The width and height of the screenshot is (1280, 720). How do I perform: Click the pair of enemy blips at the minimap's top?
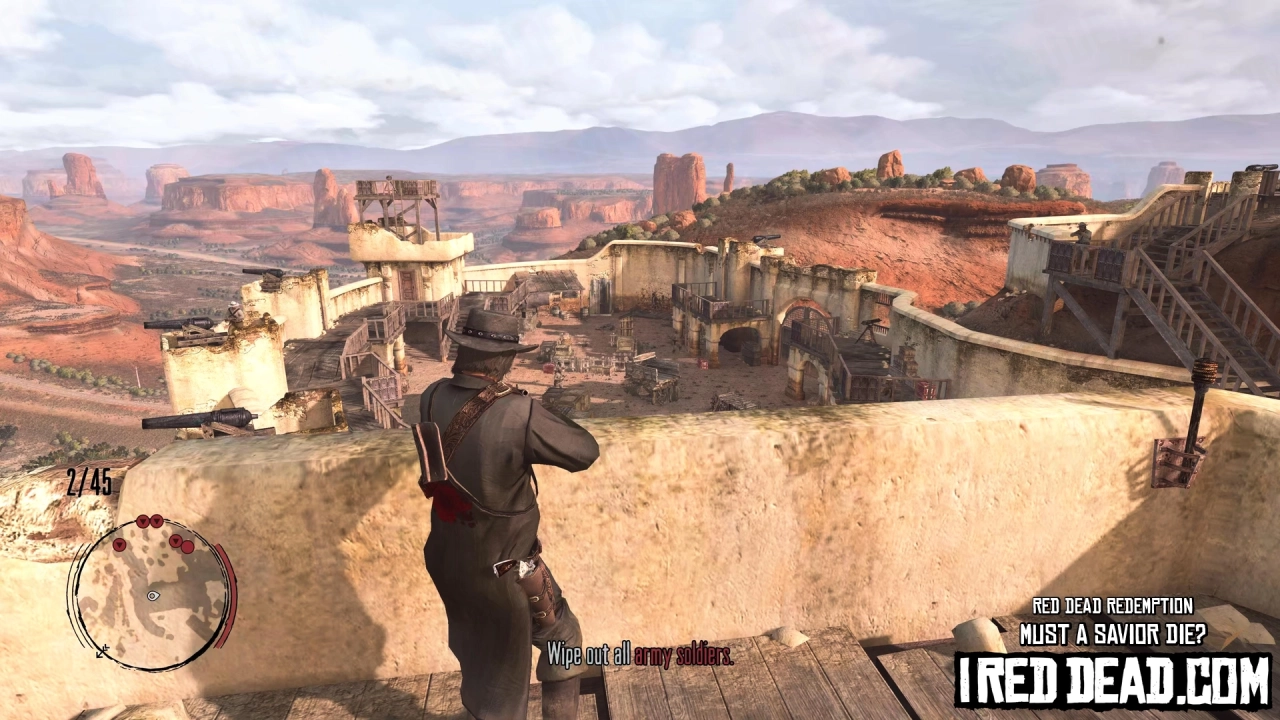149,521
